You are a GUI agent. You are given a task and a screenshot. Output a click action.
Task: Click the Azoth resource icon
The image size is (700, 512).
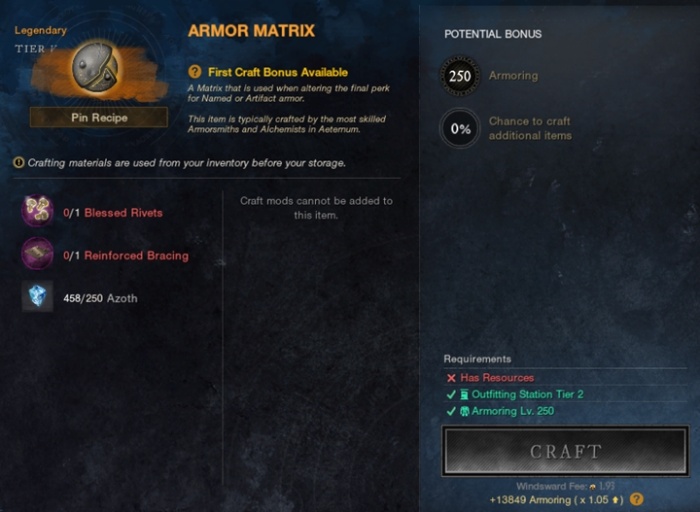click(x=38, y=297)
